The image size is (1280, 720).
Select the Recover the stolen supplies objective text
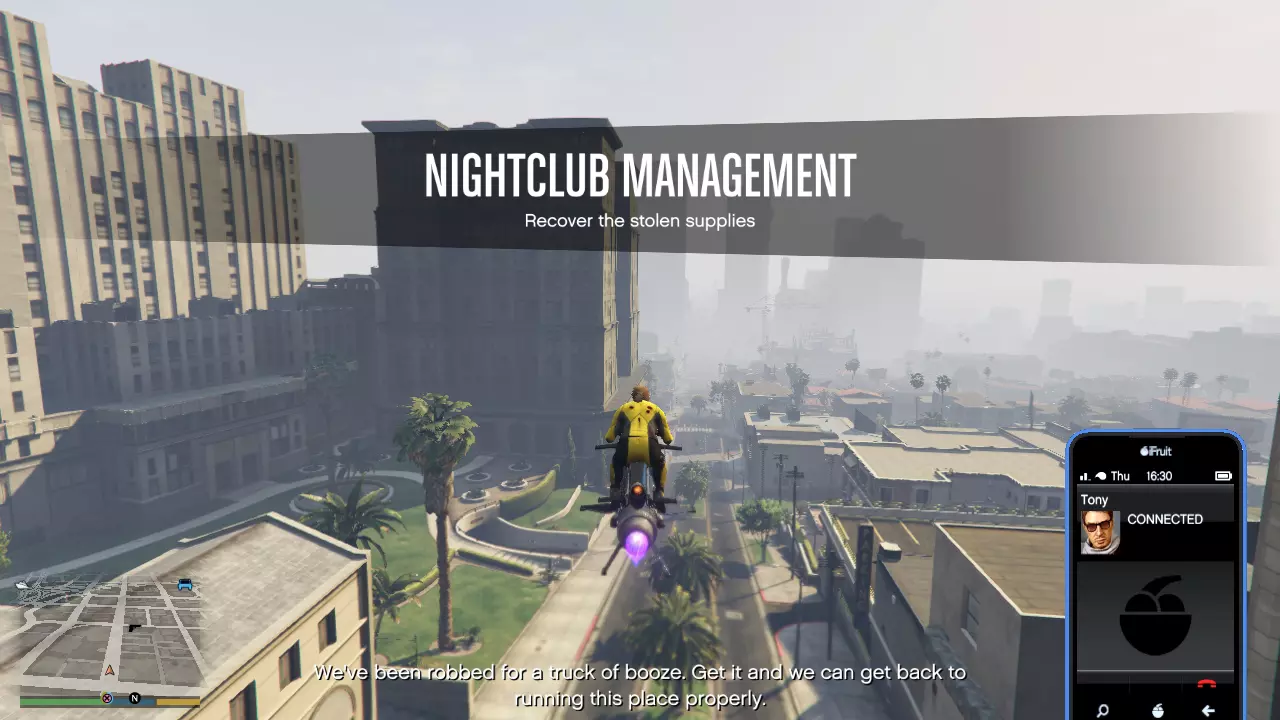click(x=639, y=221)
